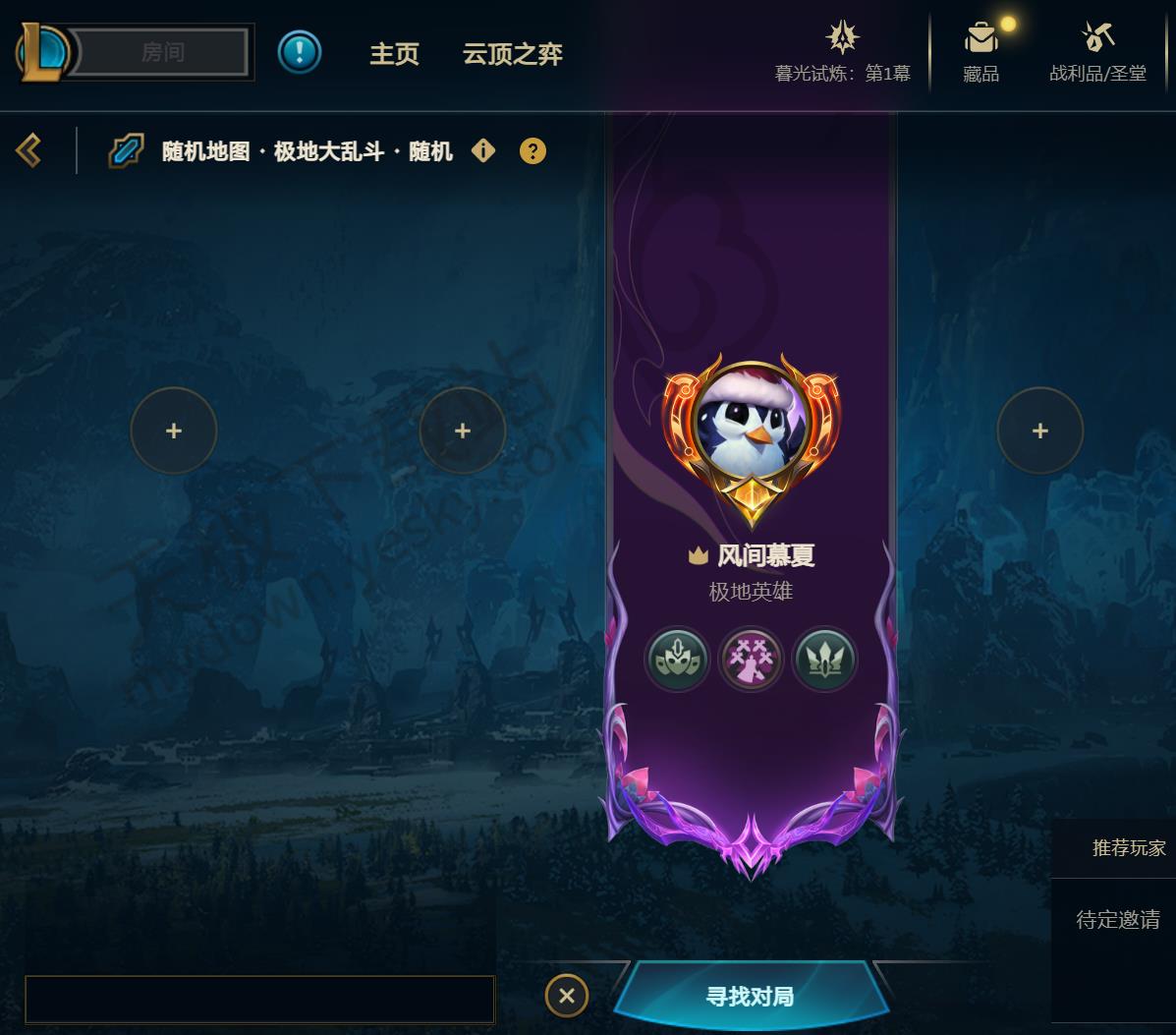Open 待定邀请 pending invites
This screenshot has width=1176, height=1035.
[1117, 920]
